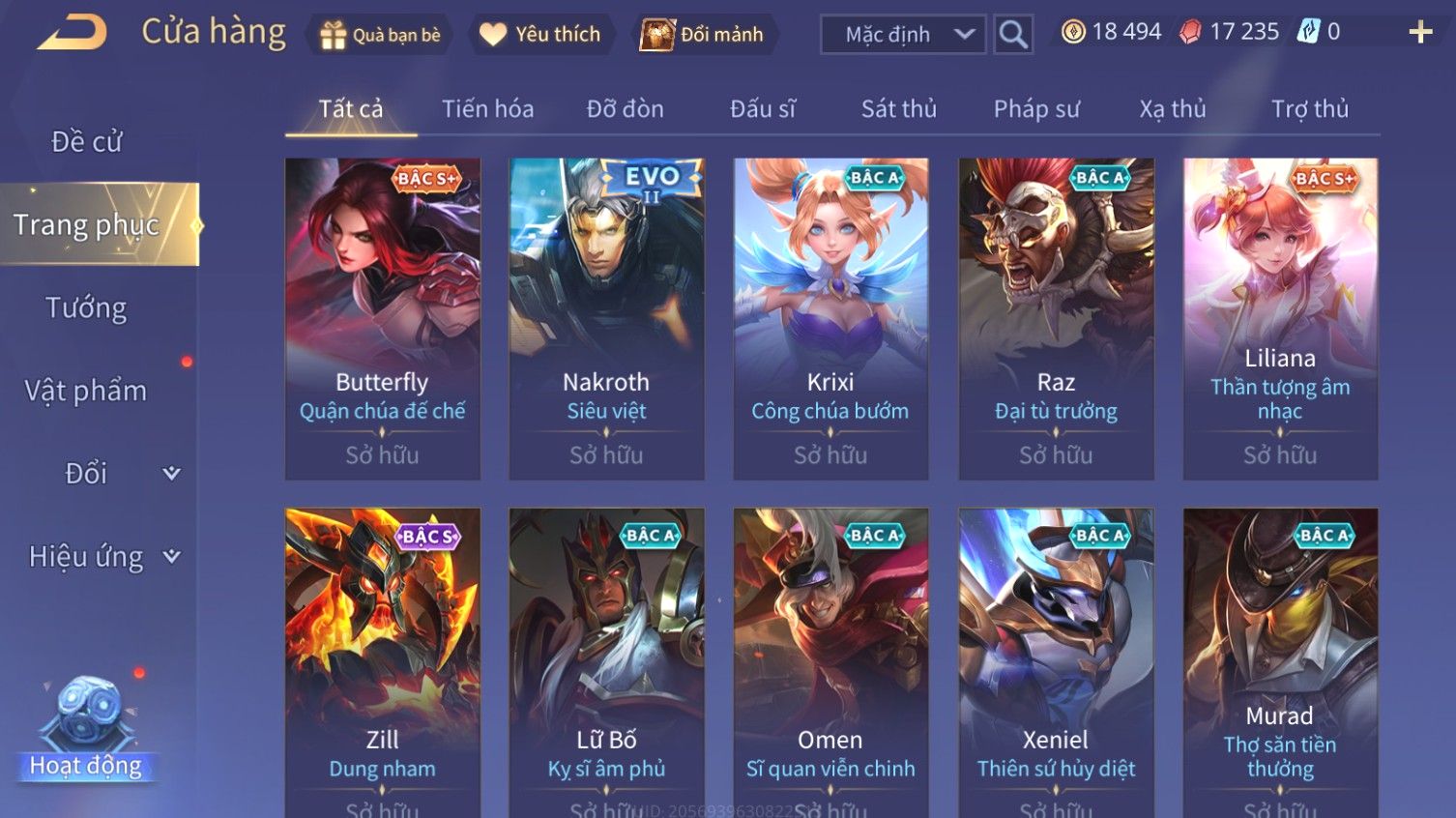Choose the Trợ thủ tab

pyautogui.click(x=1309, y=109)
